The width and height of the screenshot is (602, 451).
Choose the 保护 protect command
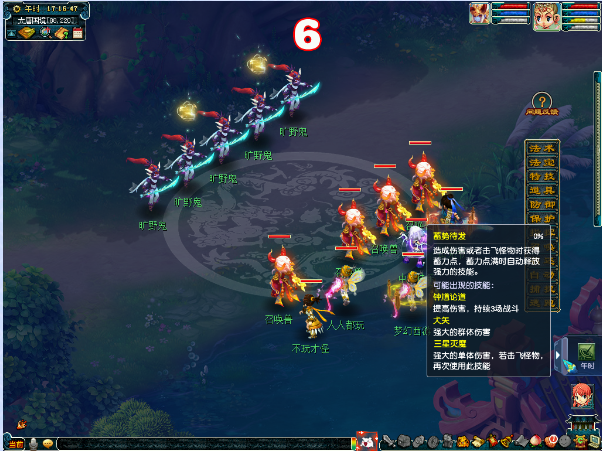click(541, 218)
